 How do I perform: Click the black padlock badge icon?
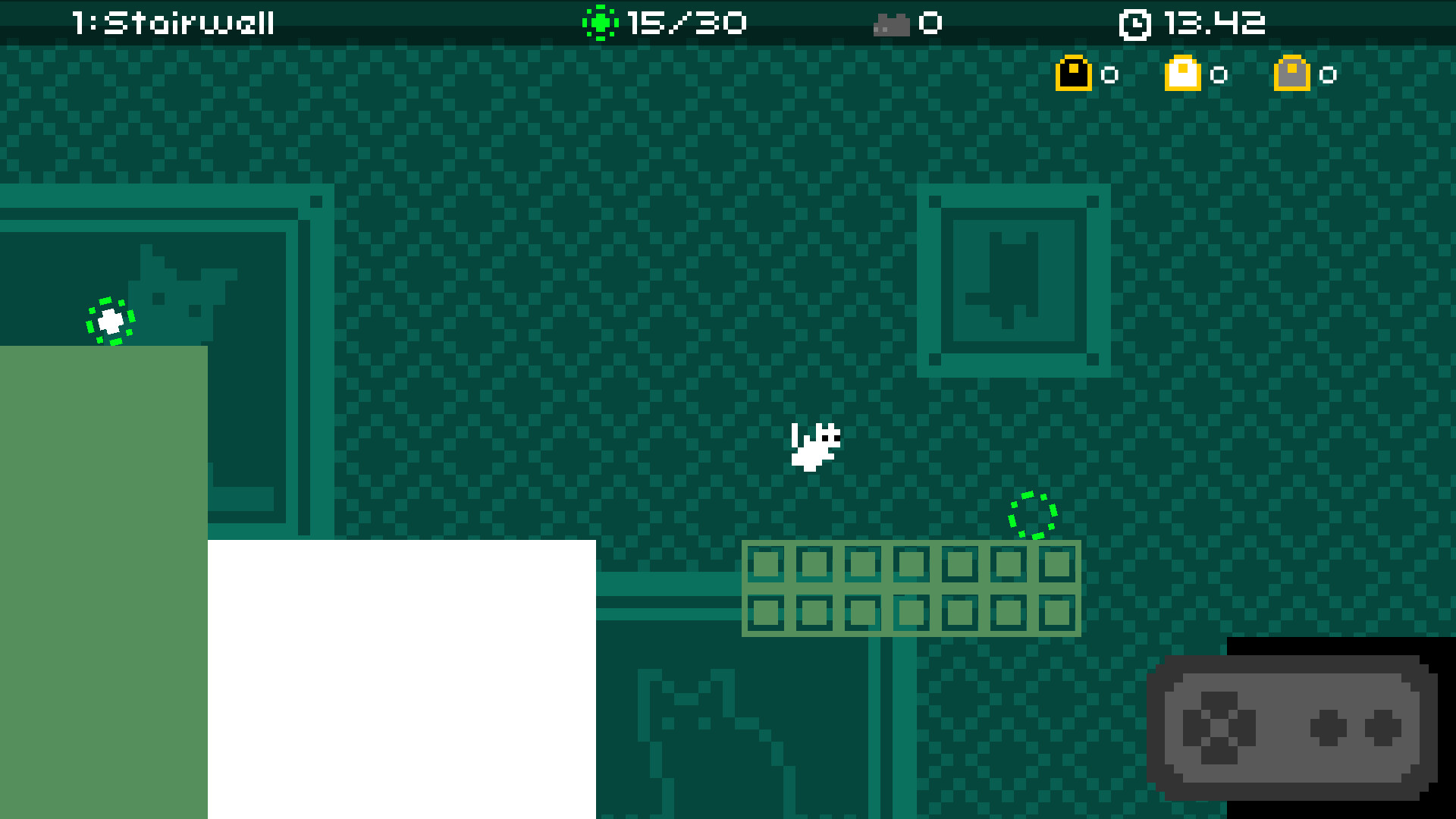point(1072,74)
